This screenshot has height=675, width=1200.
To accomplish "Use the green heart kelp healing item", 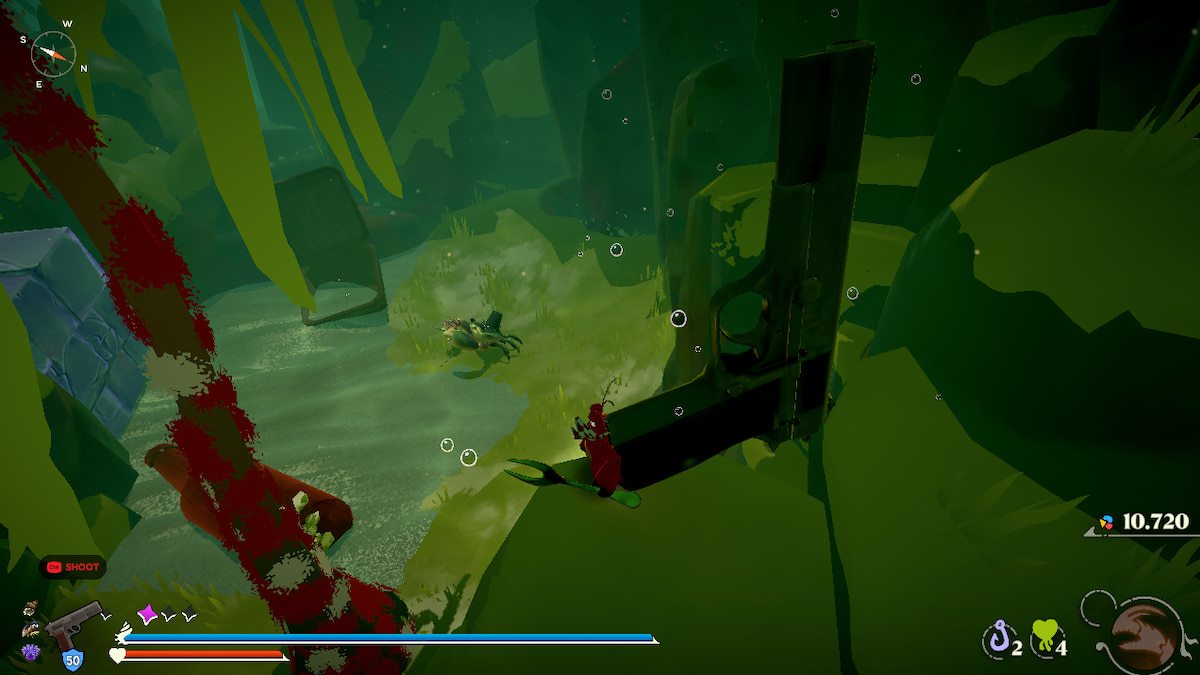I will click(1044, 637).
